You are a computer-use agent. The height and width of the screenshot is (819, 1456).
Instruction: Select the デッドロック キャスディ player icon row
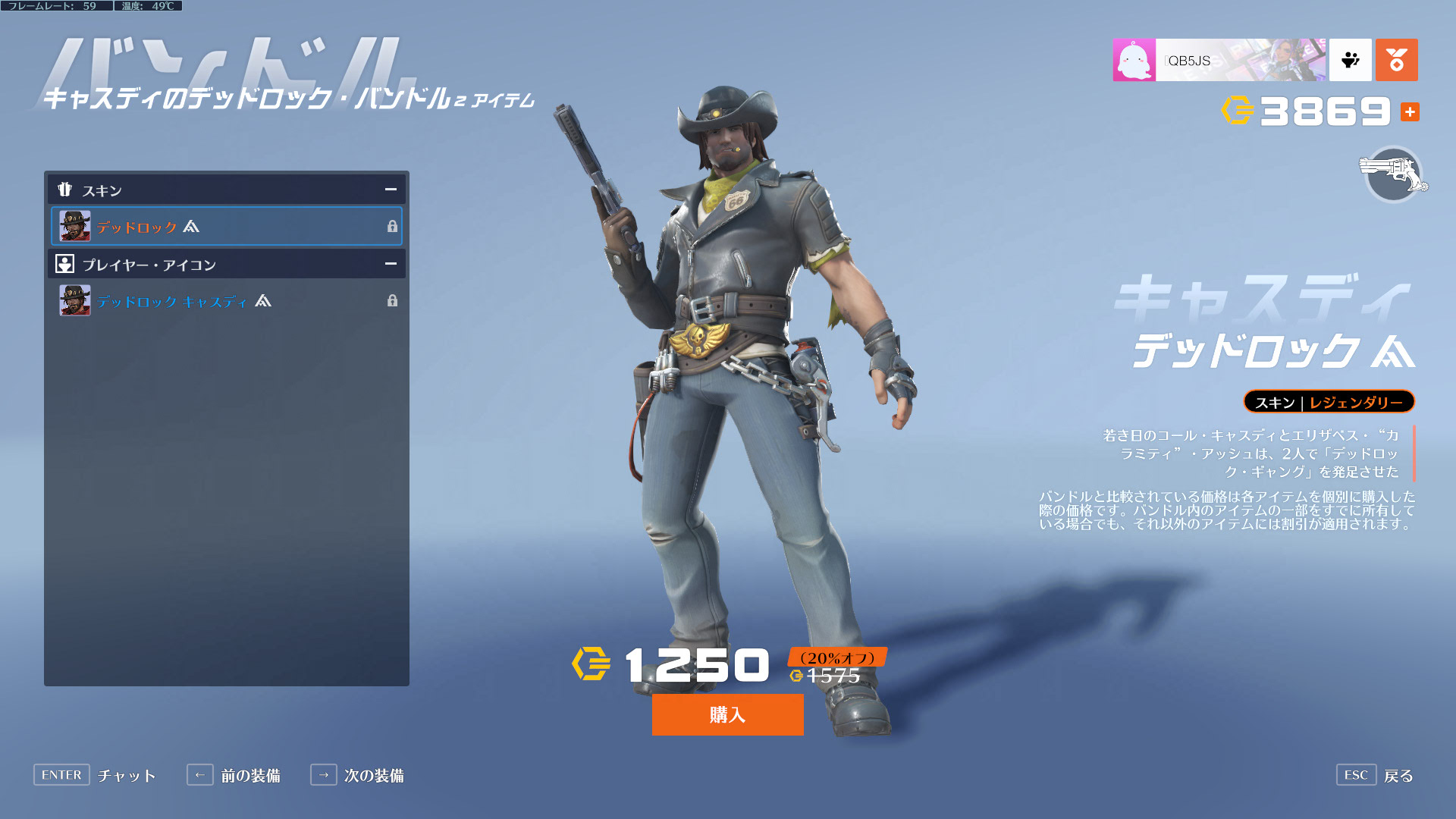[x=226, y=301]
